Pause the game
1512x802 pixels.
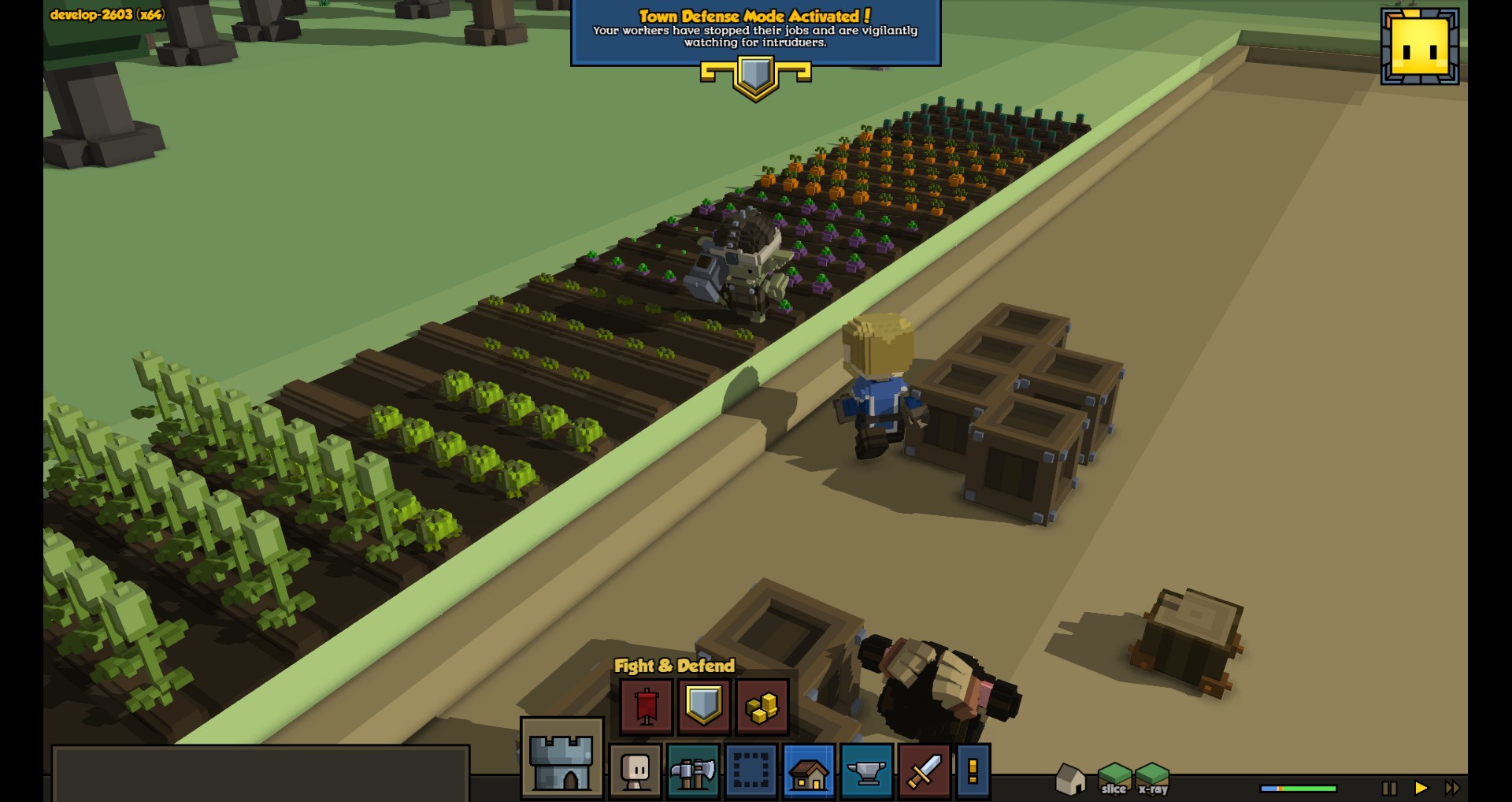tap(1389, 788)
